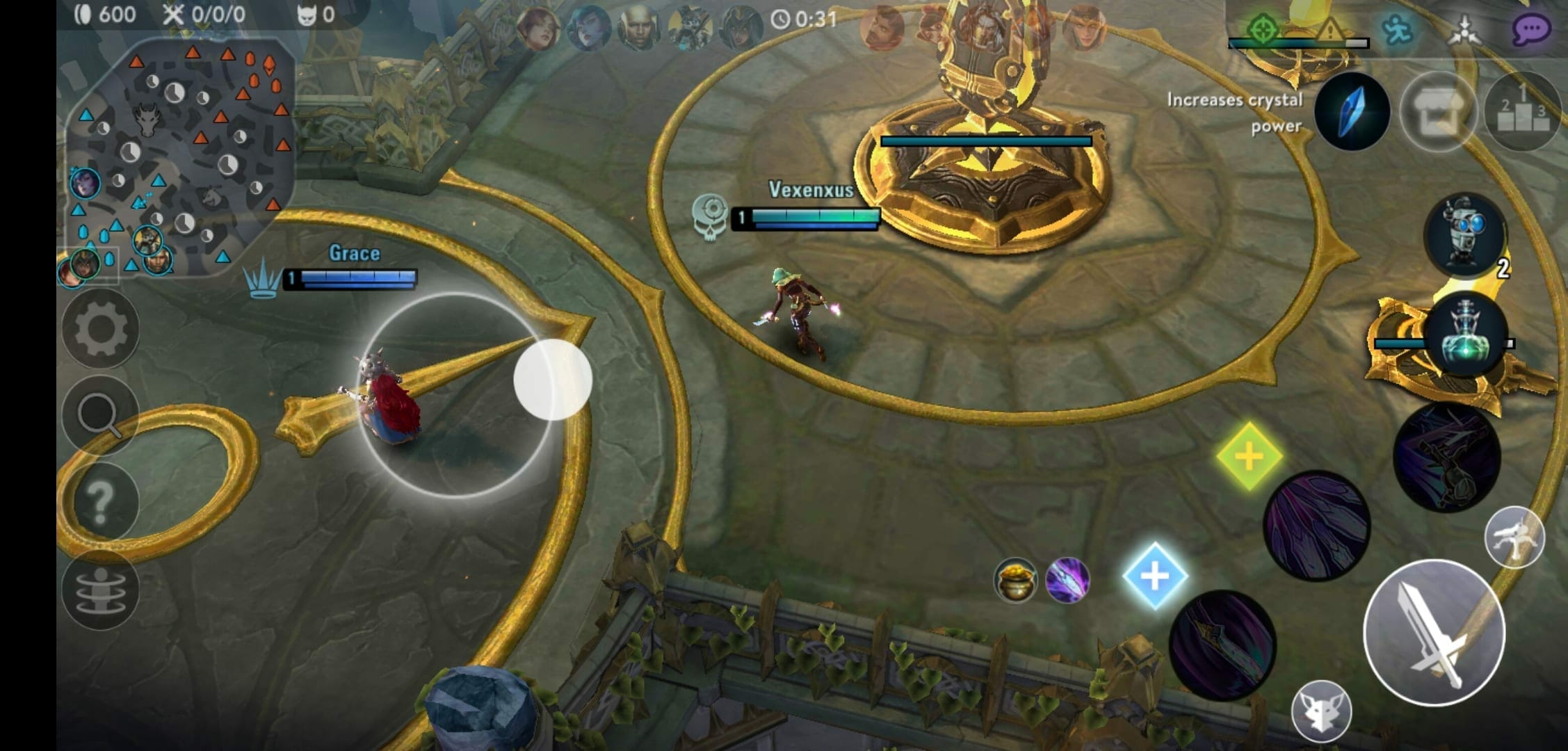Image resolution: width=1568 pixels, height=751 pixels.
Task: Send the blue running figure ping
Action: click(x=1396, y=30)
